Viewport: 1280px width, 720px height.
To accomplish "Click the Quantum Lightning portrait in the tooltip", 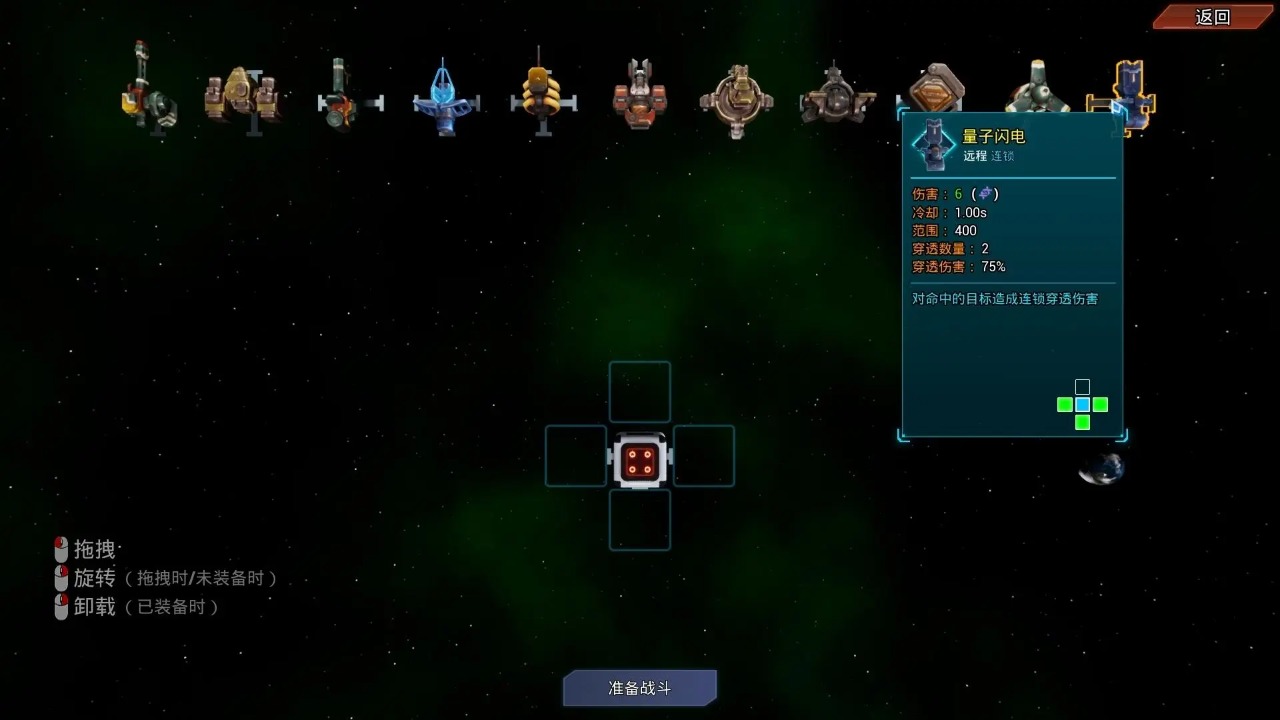I will tap(935, 146).
